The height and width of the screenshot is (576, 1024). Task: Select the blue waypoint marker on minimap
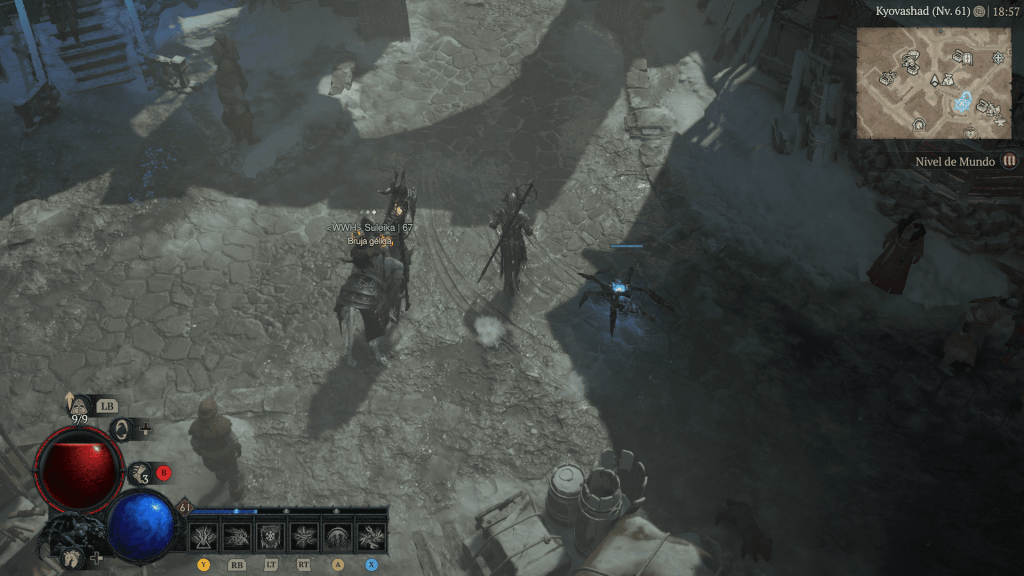(964, 101)
